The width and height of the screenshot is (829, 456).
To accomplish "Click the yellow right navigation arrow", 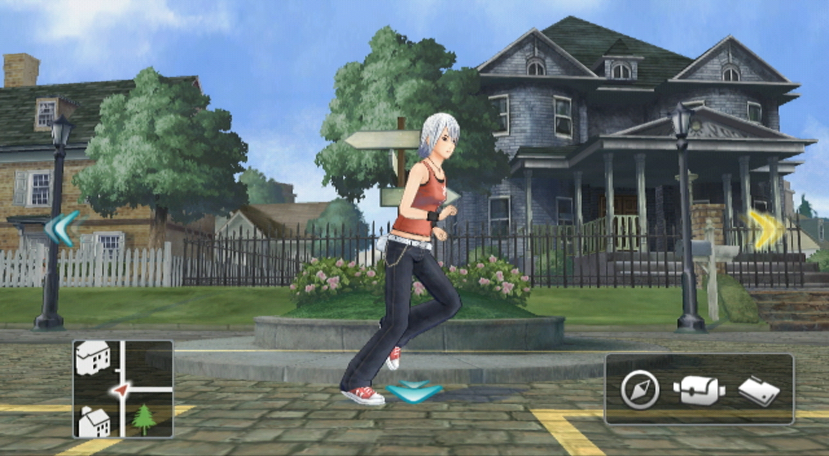I will pyautogui.click(x=766, y=229).
